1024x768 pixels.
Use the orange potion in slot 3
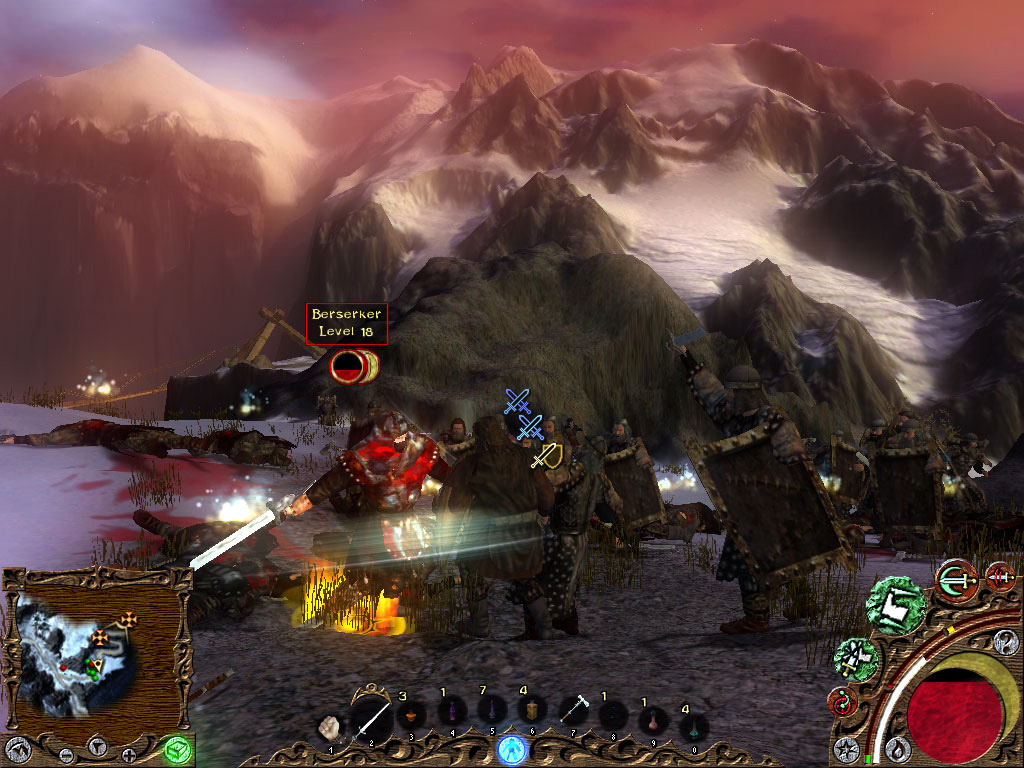point(409,716)
